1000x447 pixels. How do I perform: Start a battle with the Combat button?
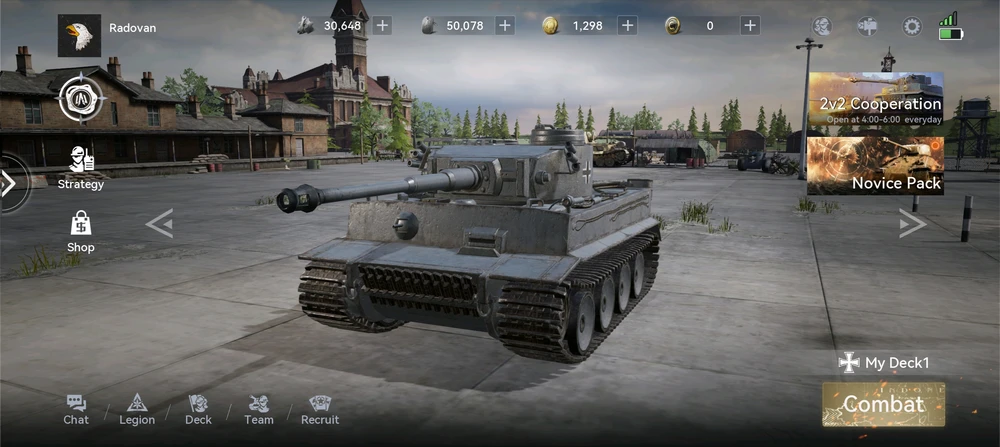pos(883,404)
